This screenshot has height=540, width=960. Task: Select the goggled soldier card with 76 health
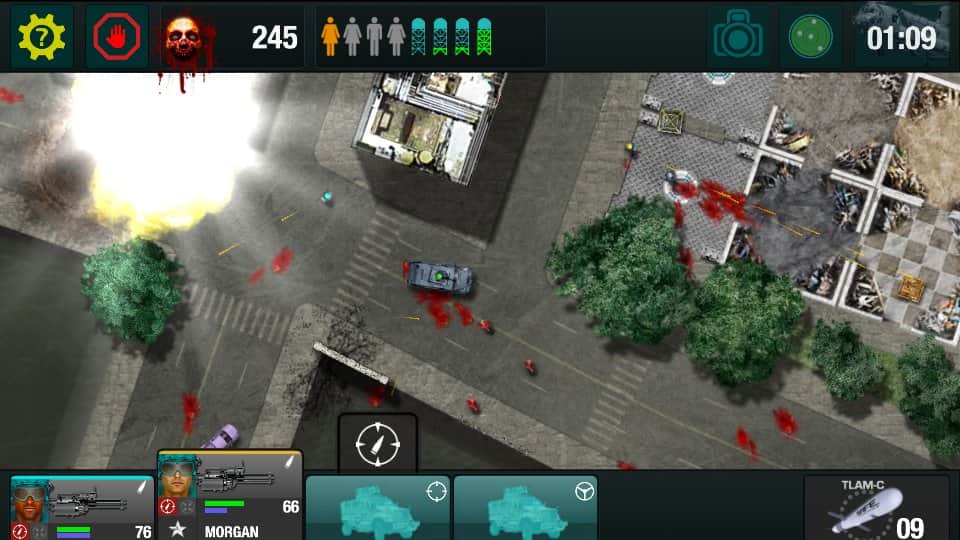point(82,508)
